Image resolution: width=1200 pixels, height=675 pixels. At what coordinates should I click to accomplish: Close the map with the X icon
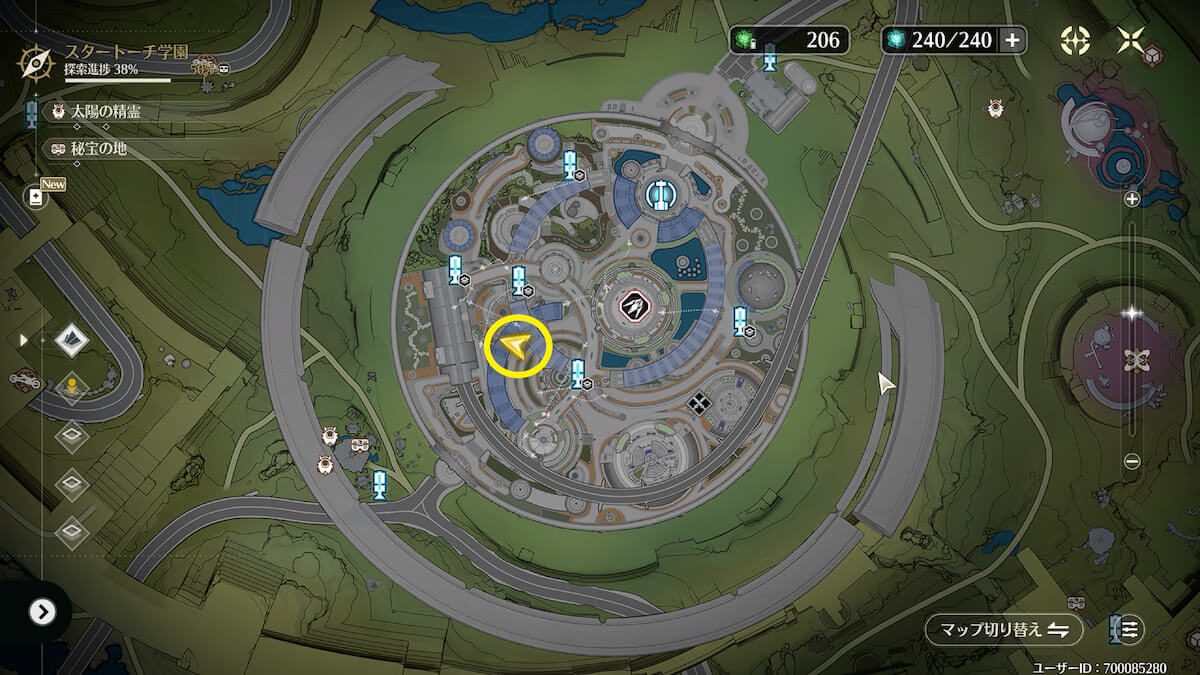click(1131, 40)
